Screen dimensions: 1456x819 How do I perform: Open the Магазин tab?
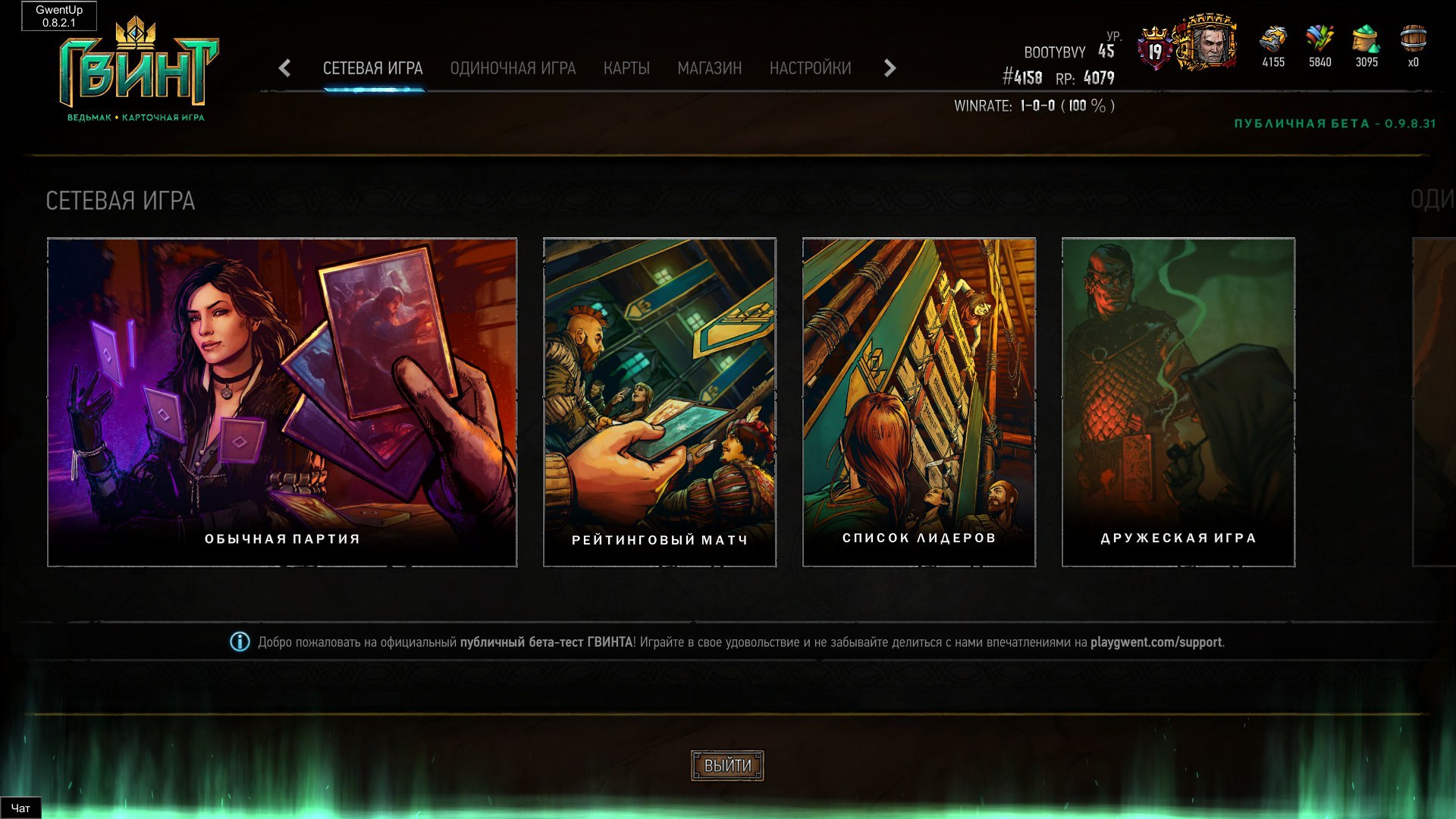(709, 68)
